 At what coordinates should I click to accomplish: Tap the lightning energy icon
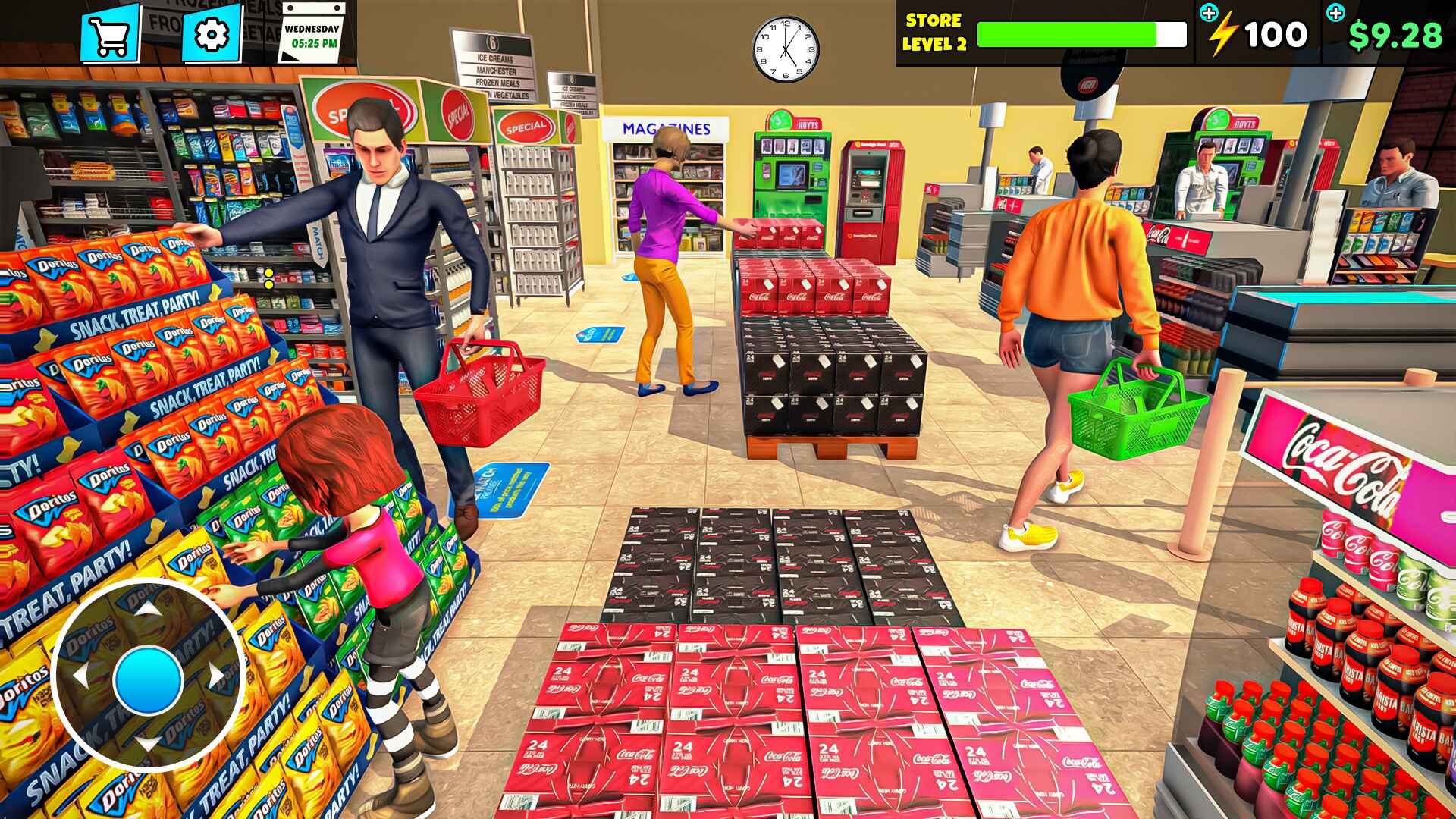1223,33
